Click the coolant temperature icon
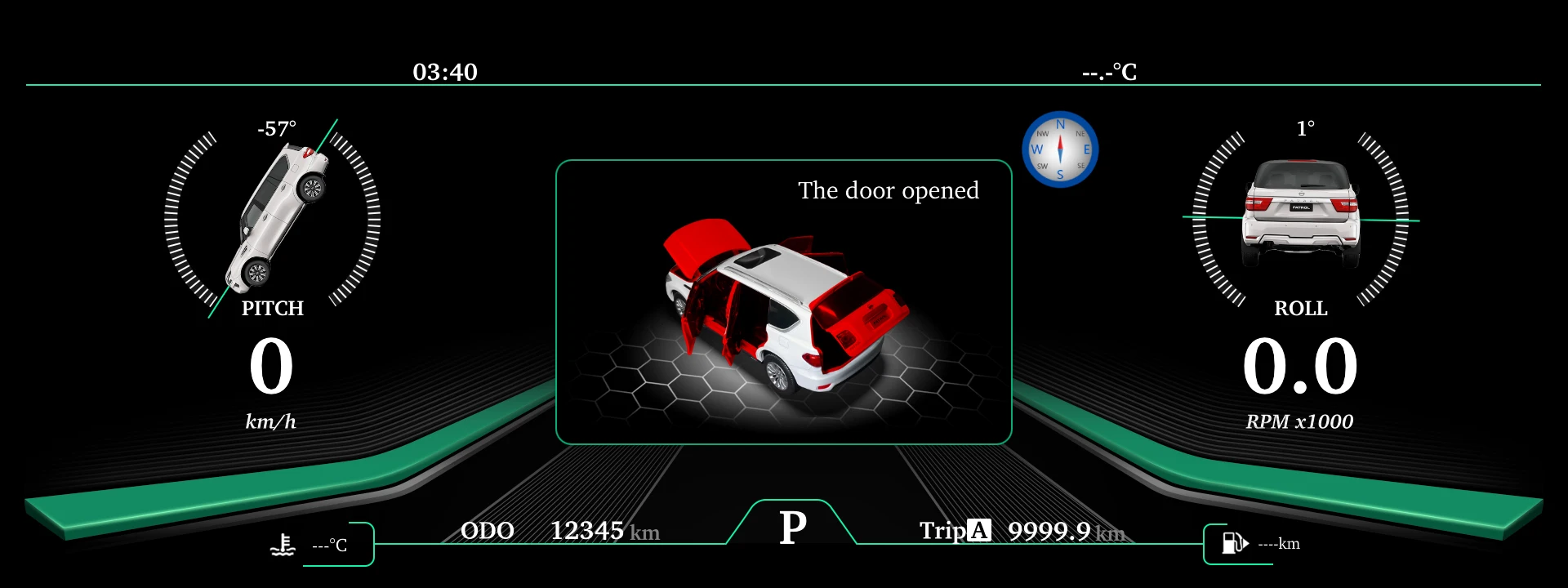 pos(283,545)
